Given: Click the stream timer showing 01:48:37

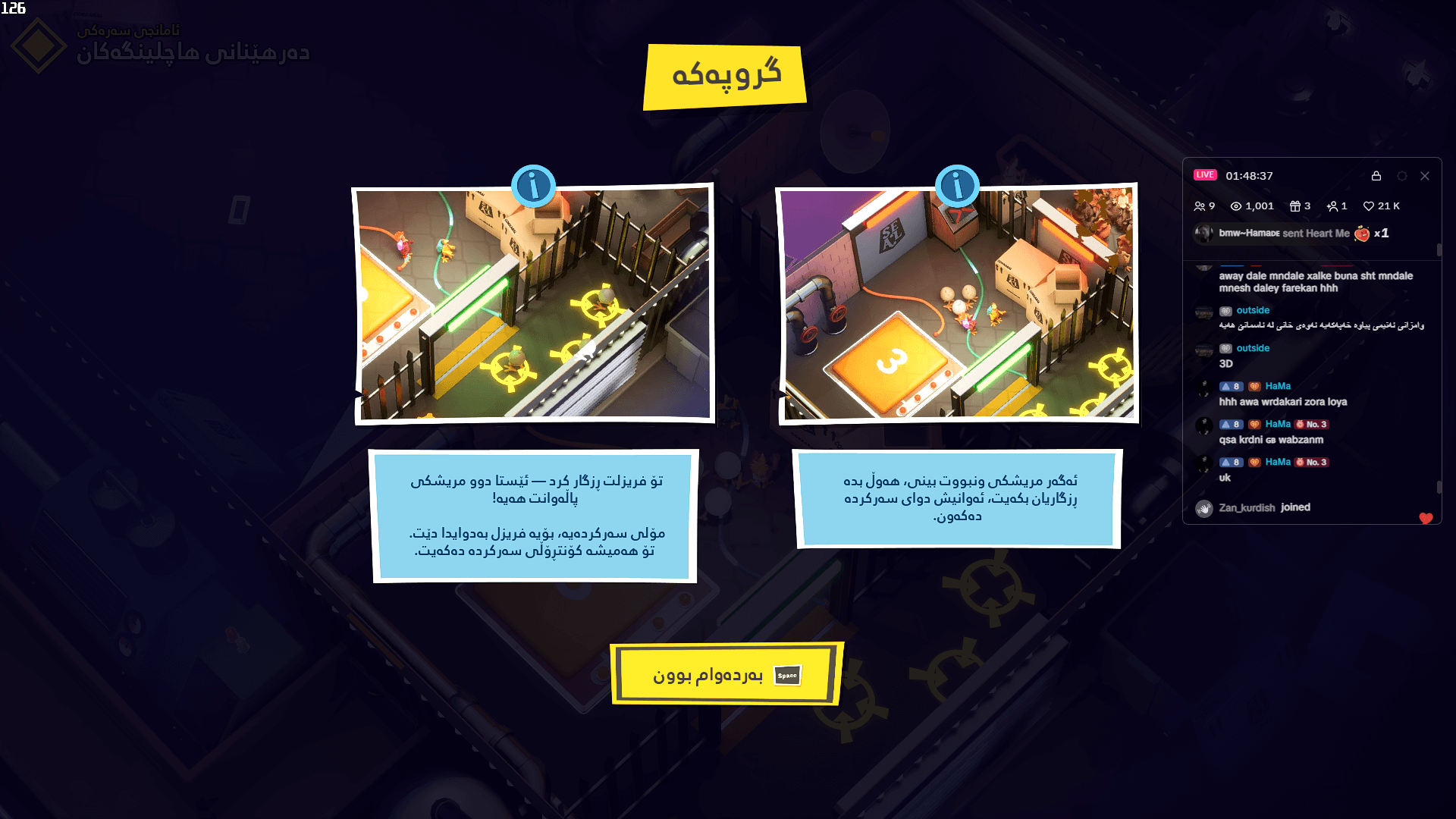Looking at the screenshot, I should tap(1249, 175).
